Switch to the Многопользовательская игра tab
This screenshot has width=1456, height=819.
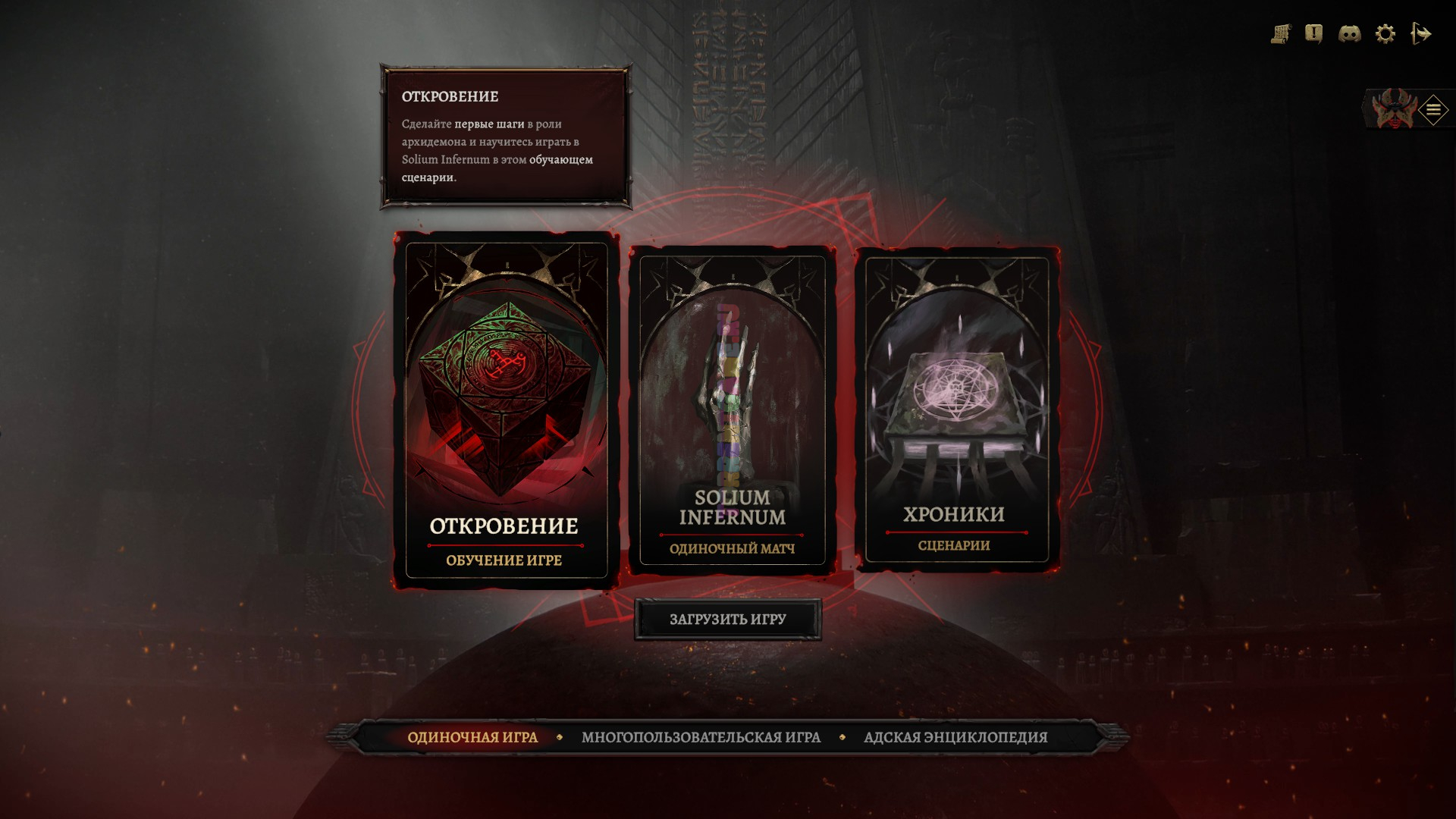[x=701, y=737]
